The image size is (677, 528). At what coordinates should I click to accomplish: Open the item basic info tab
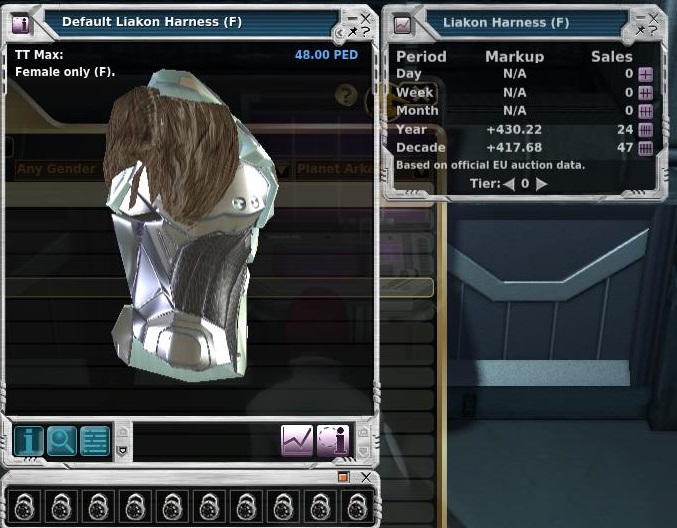(29, 441)
